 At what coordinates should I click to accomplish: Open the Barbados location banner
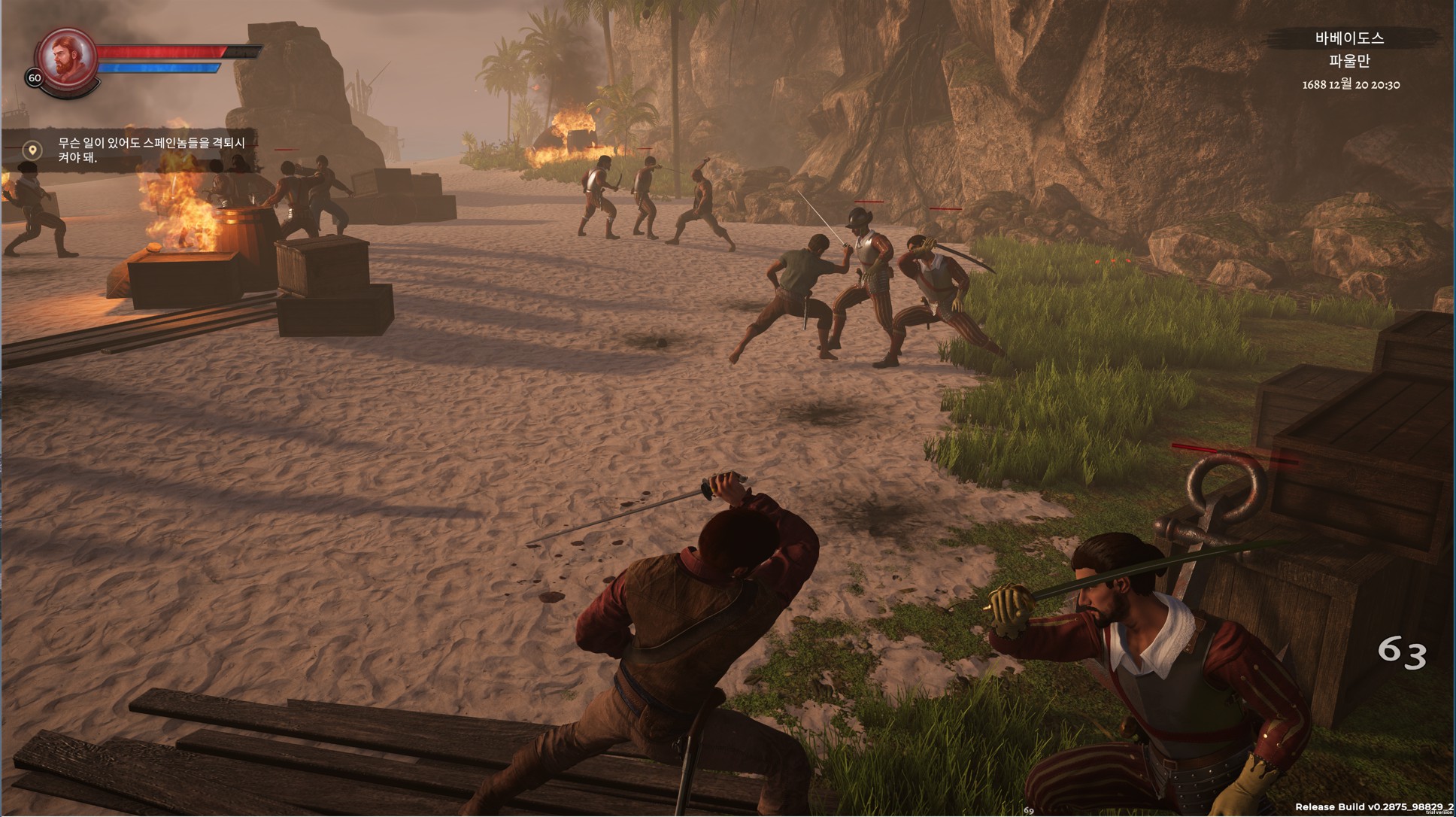click(1349, 39)
